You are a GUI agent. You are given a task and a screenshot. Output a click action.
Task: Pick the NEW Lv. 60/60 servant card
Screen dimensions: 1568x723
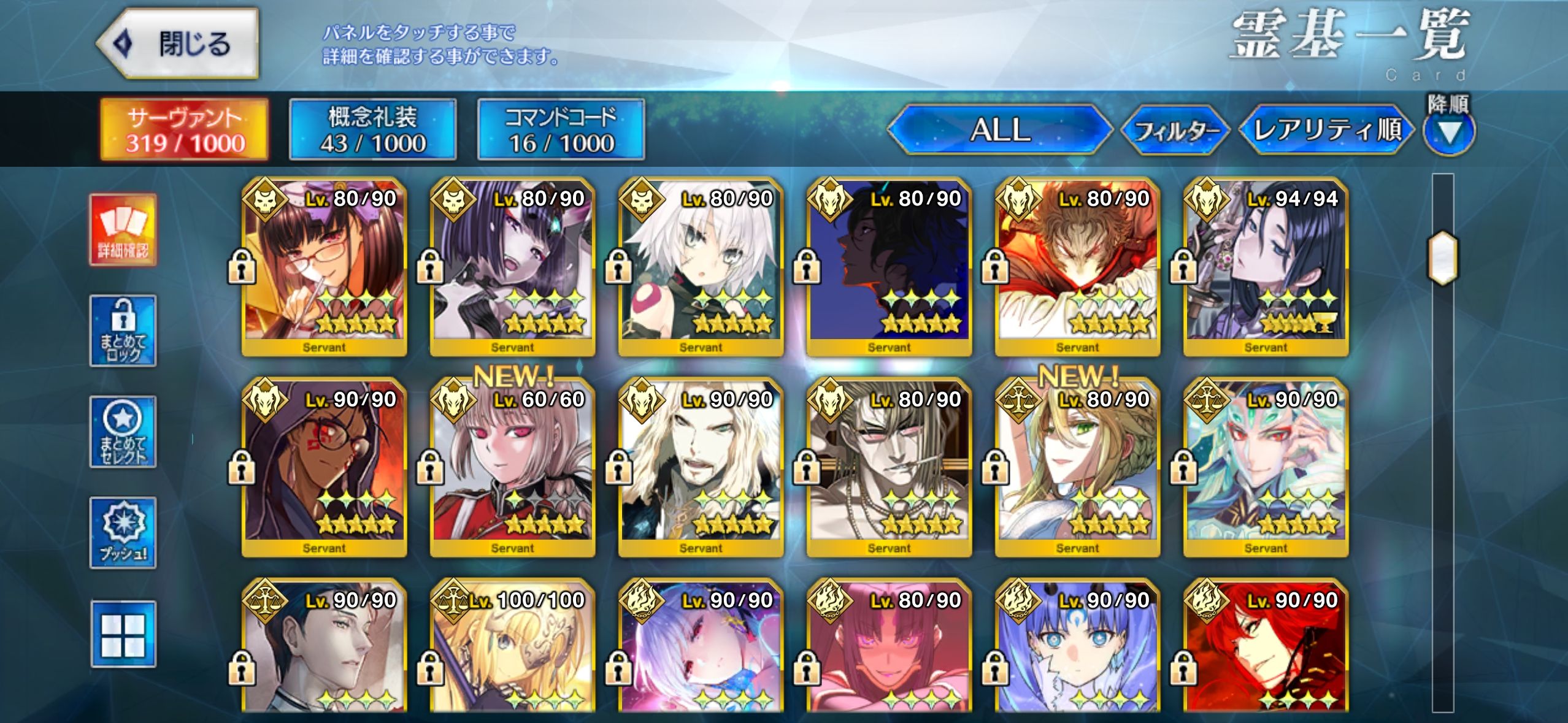(x=512, y=467)
